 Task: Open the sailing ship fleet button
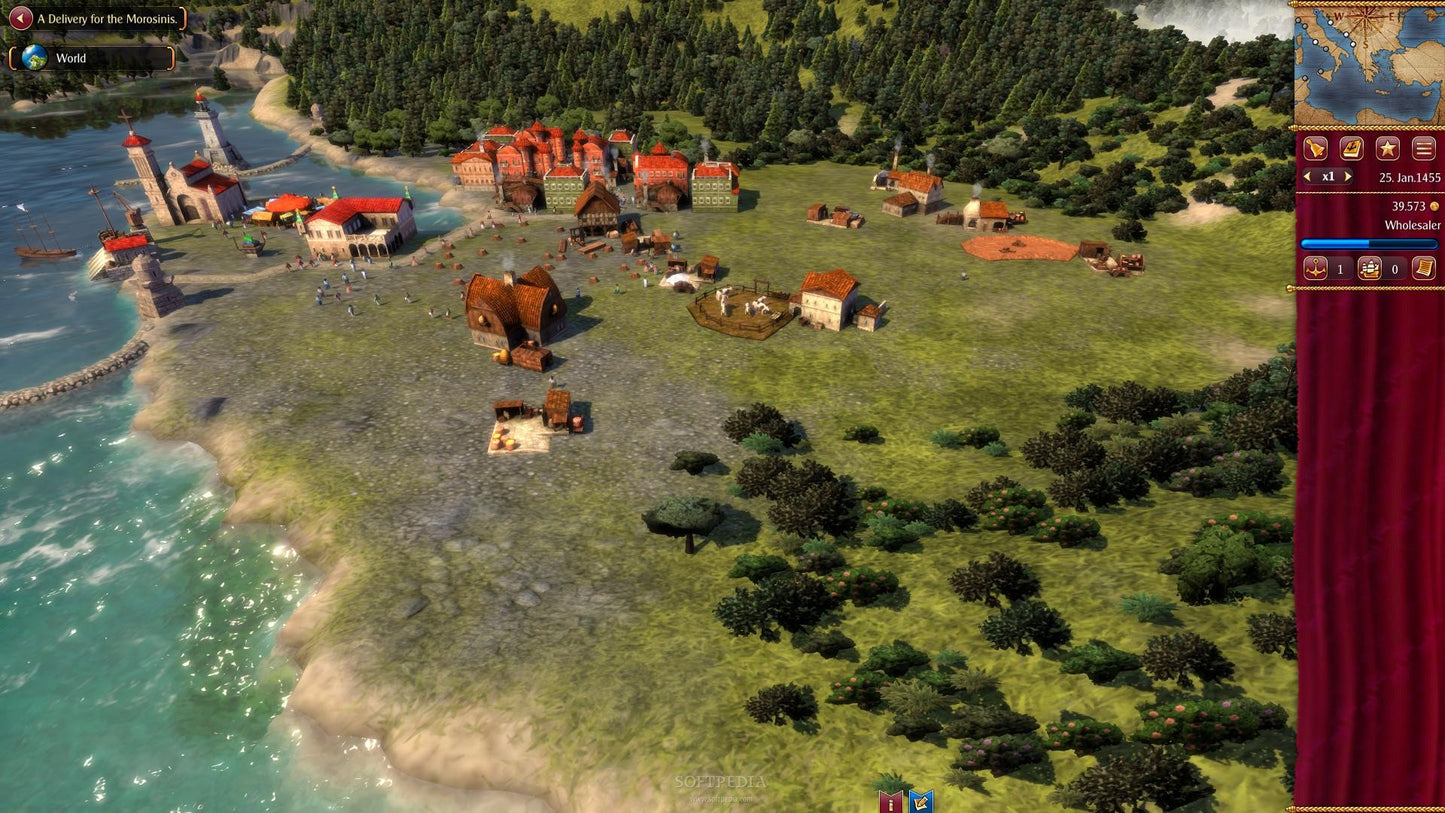point(1369,268)
